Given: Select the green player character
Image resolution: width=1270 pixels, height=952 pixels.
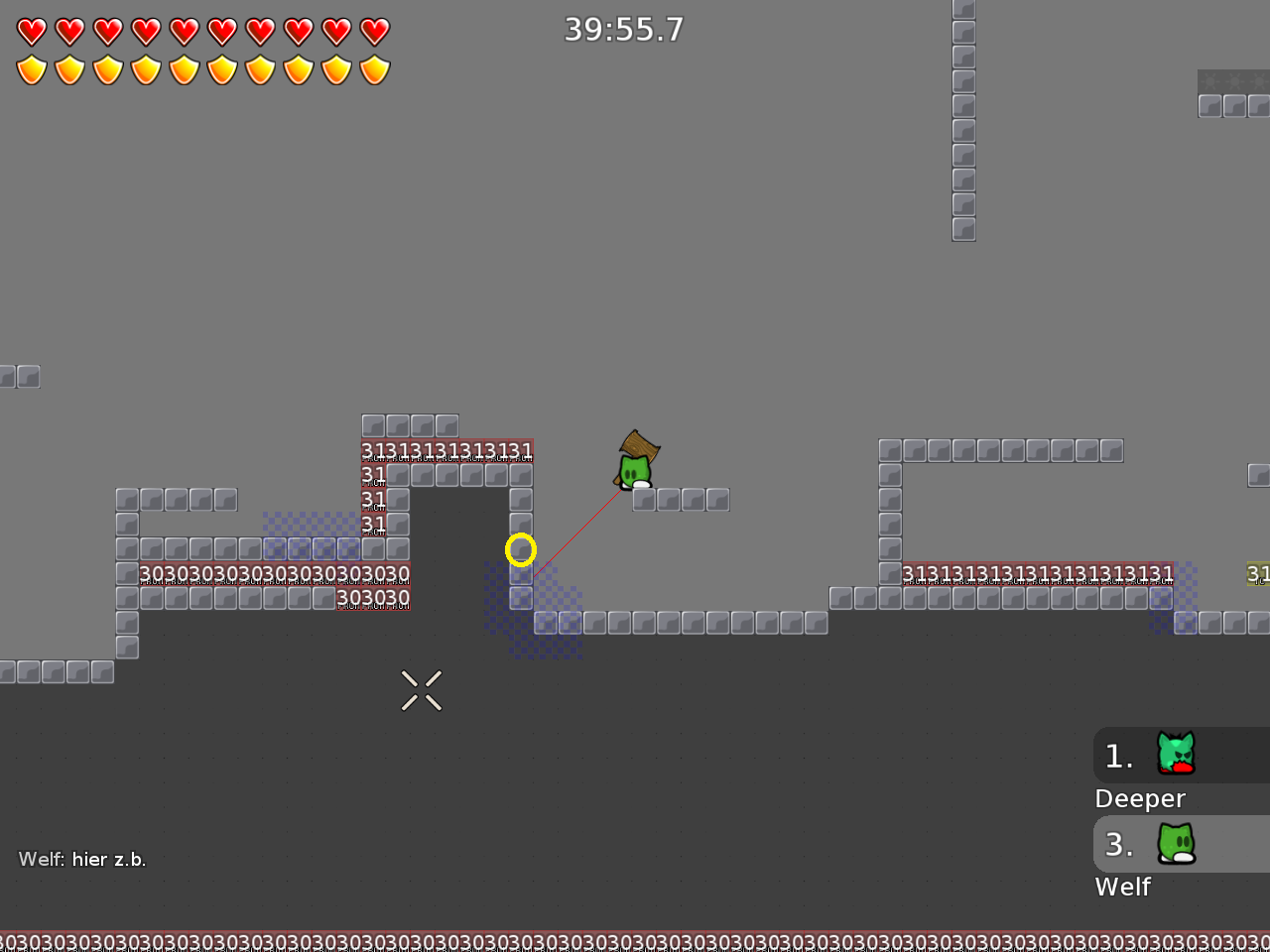Looking at the screenshot, I should pos(633,474).
